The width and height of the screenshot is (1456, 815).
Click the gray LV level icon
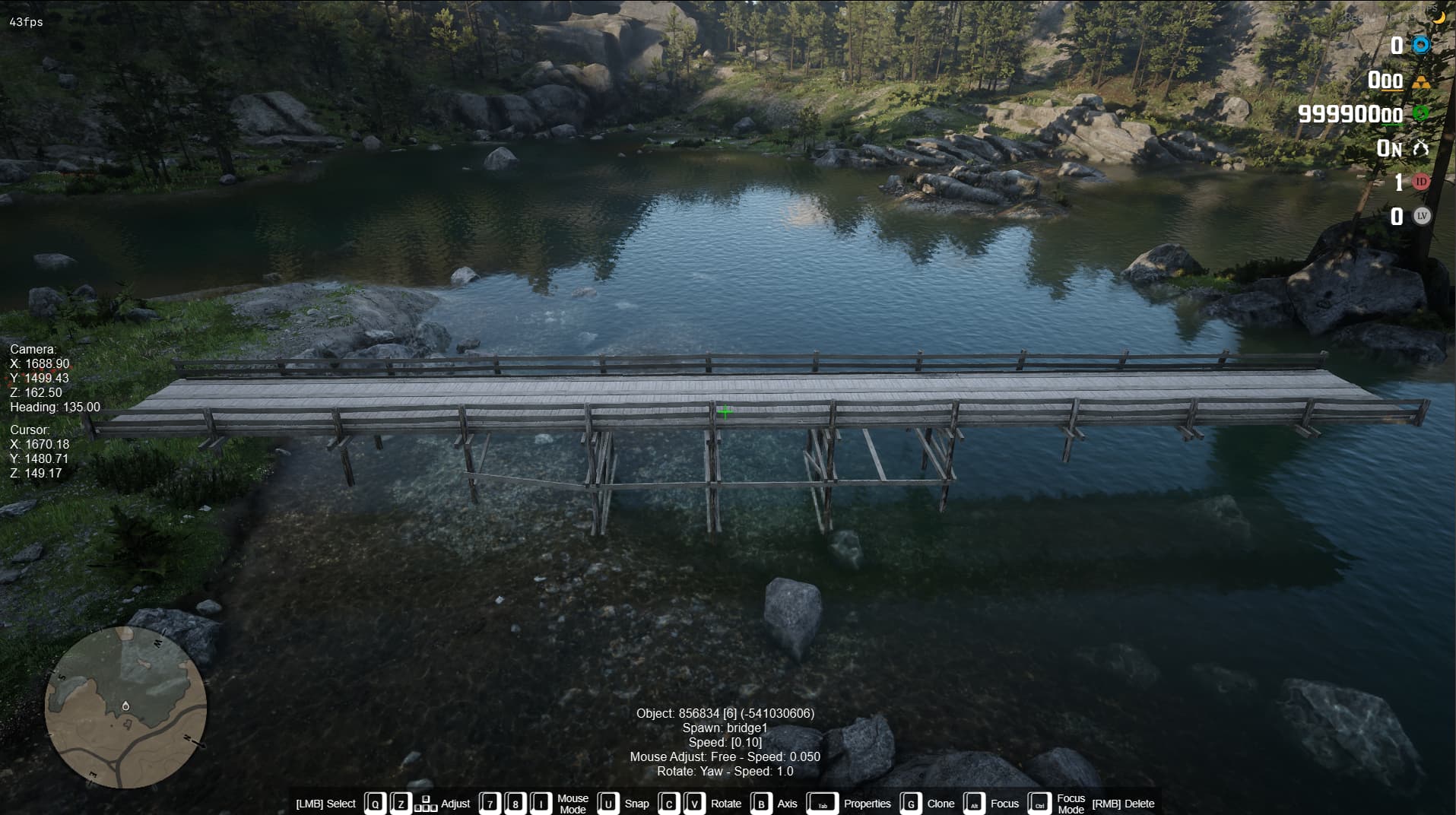point(1420,217)
